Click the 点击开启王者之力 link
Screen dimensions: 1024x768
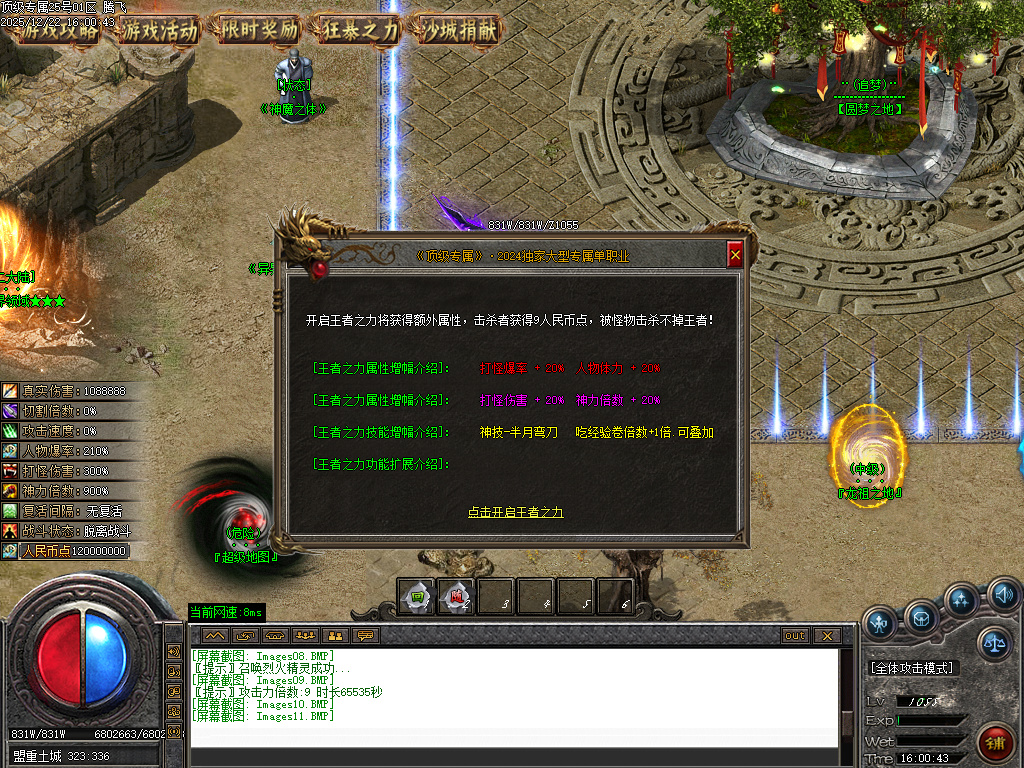515,512
